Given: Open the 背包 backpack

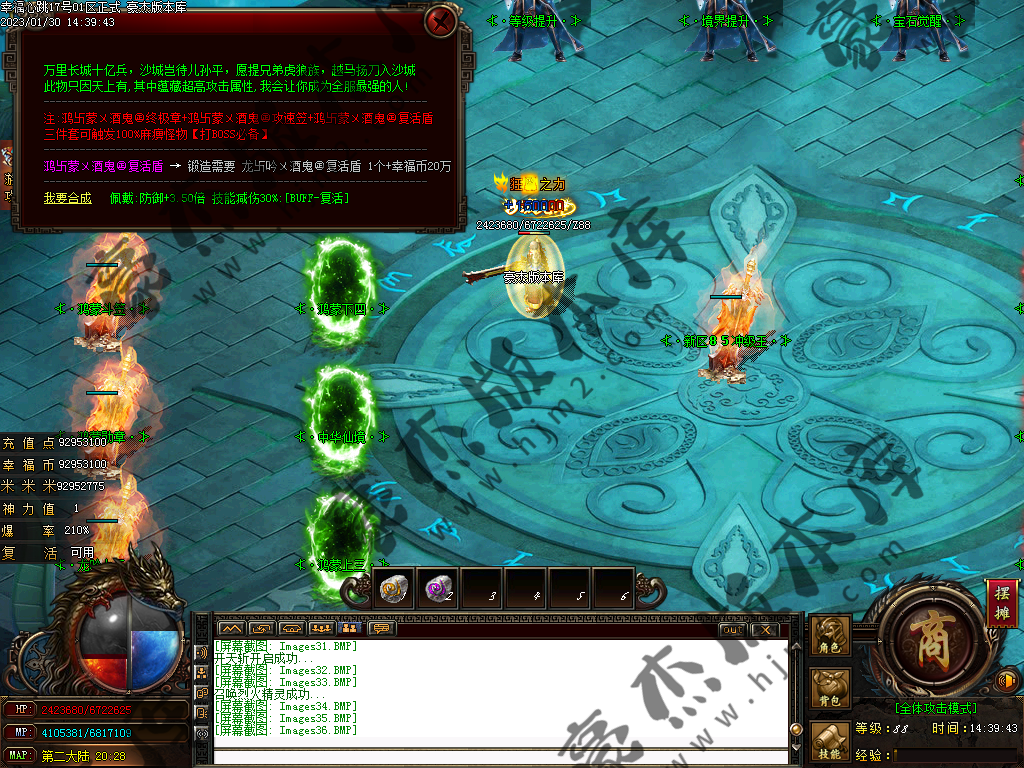Looking at the screenshot, I should 829,689.
